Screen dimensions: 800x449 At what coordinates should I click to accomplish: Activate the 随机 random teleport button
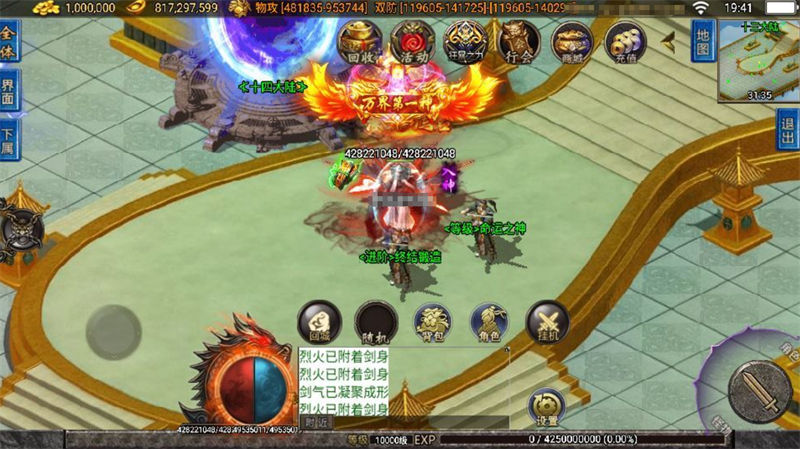[x=376, y=321]
